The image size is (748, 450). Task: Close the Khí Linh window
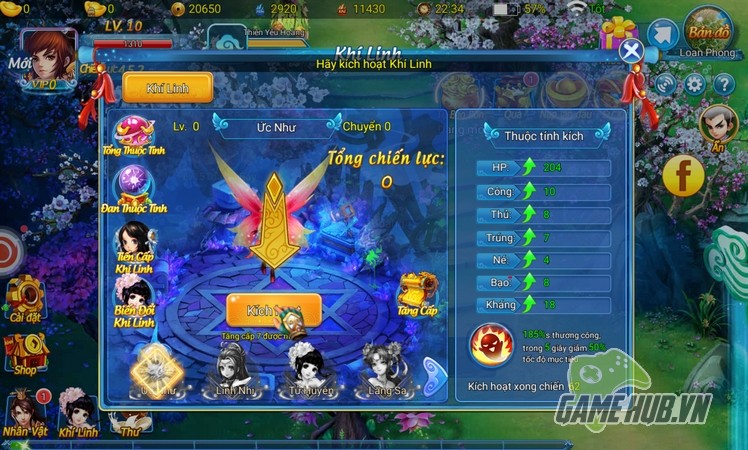(x=630, y=51)
